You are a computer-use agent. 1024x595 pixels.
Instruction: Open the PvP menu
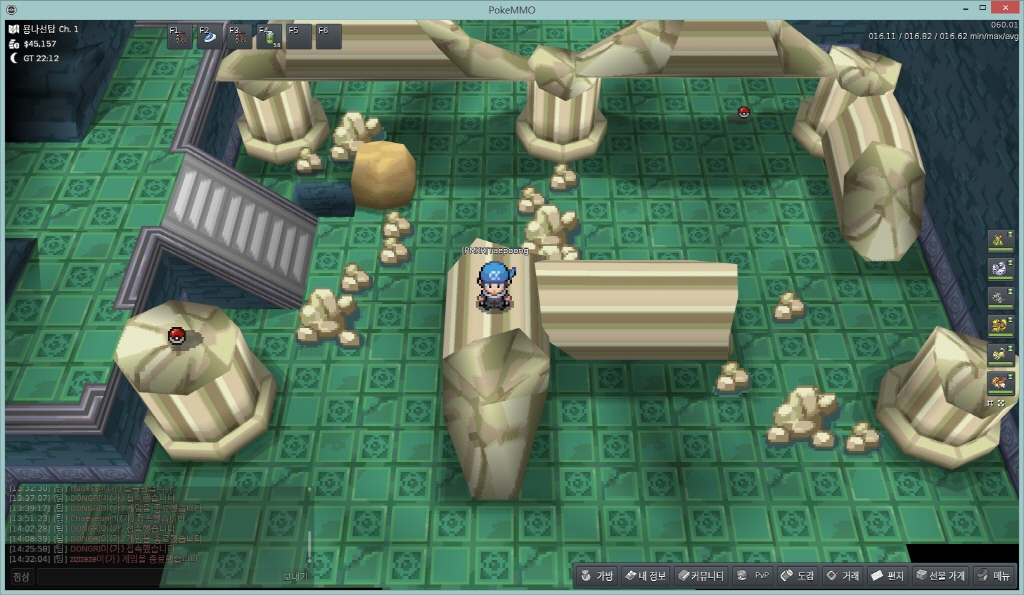point(752,576)
